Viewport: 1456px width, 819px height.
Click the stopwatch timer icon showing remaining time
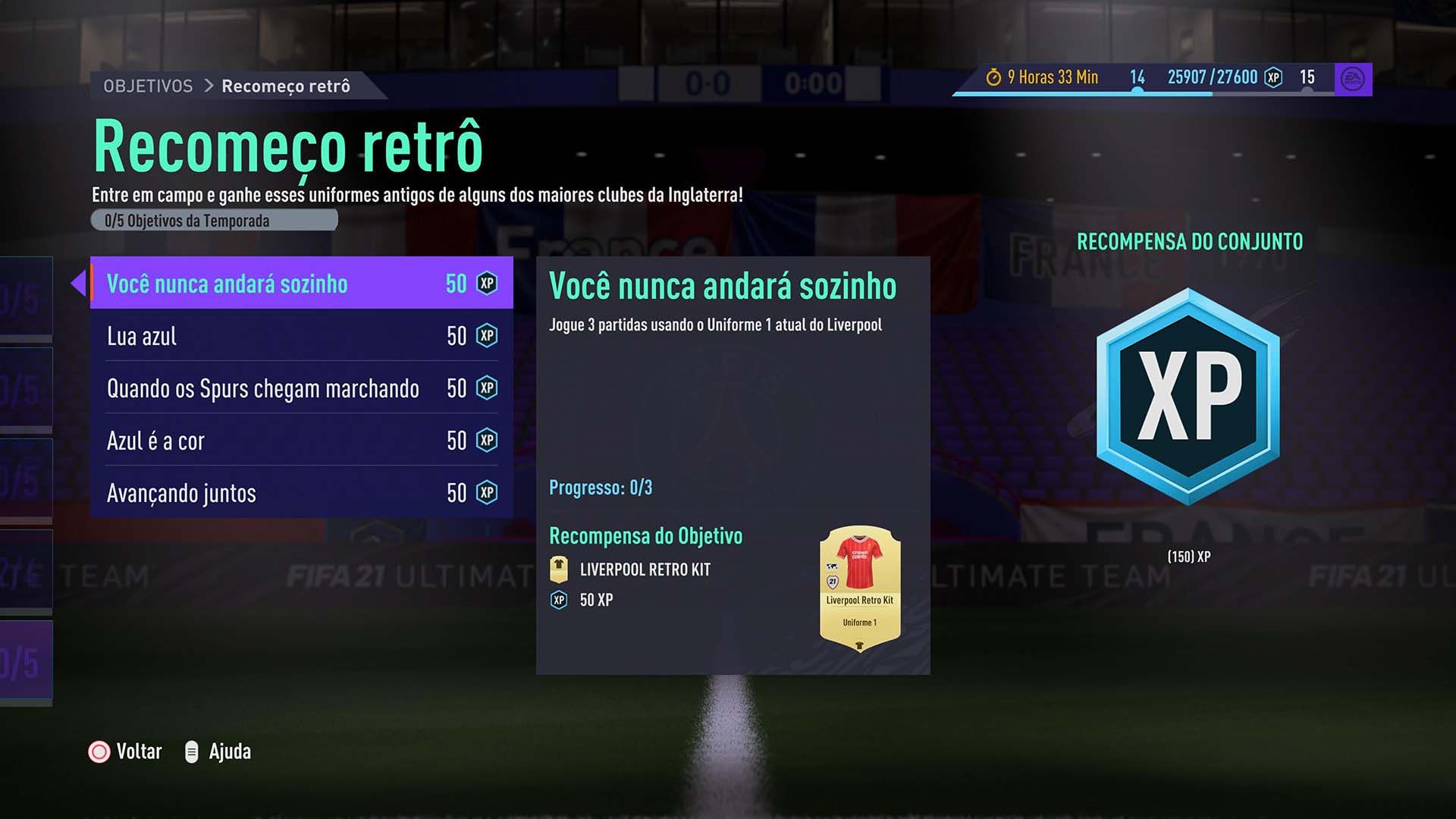click(994, 77)
